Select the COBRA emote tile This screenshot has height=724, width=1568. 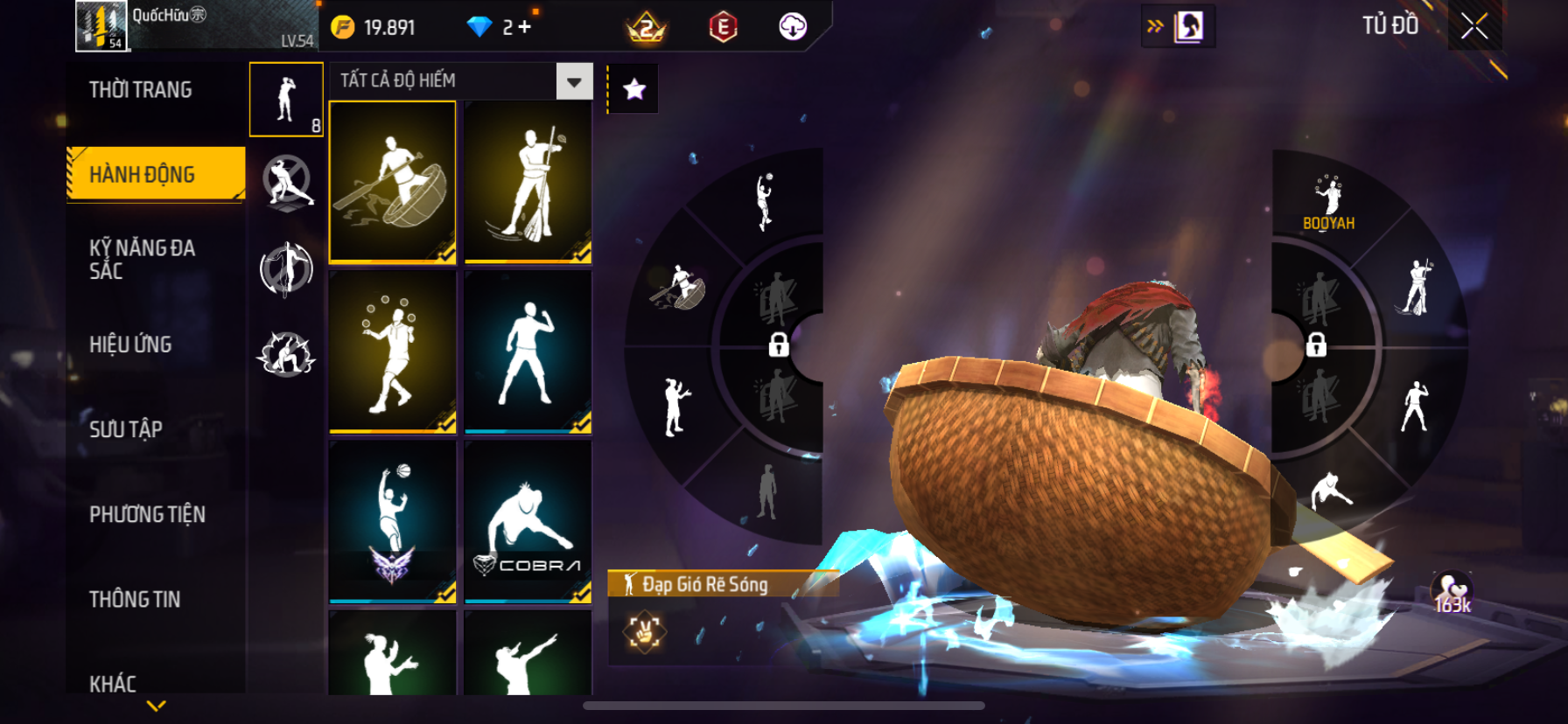pos(528,521)
